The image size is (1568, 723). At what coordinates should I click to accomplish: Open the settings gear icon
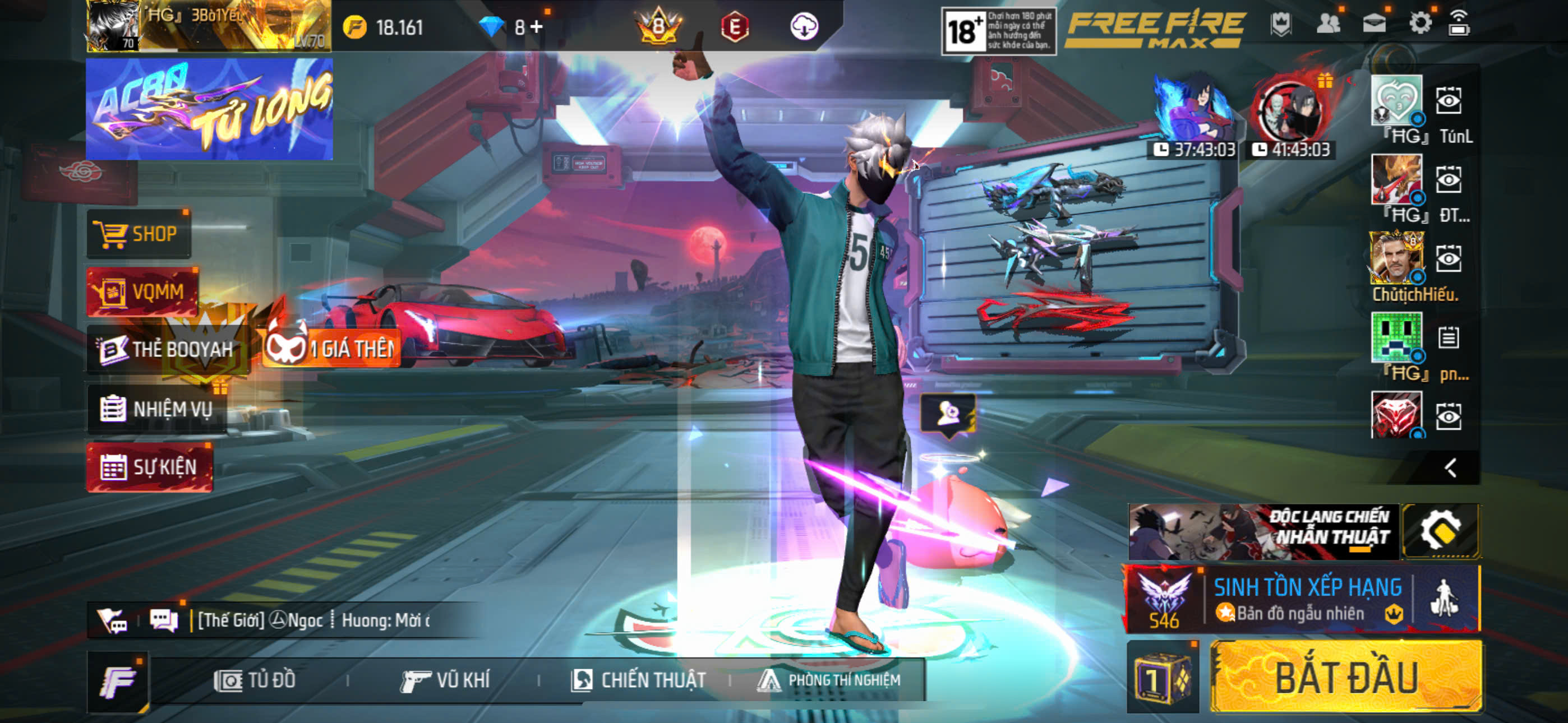coord(1419,24)
